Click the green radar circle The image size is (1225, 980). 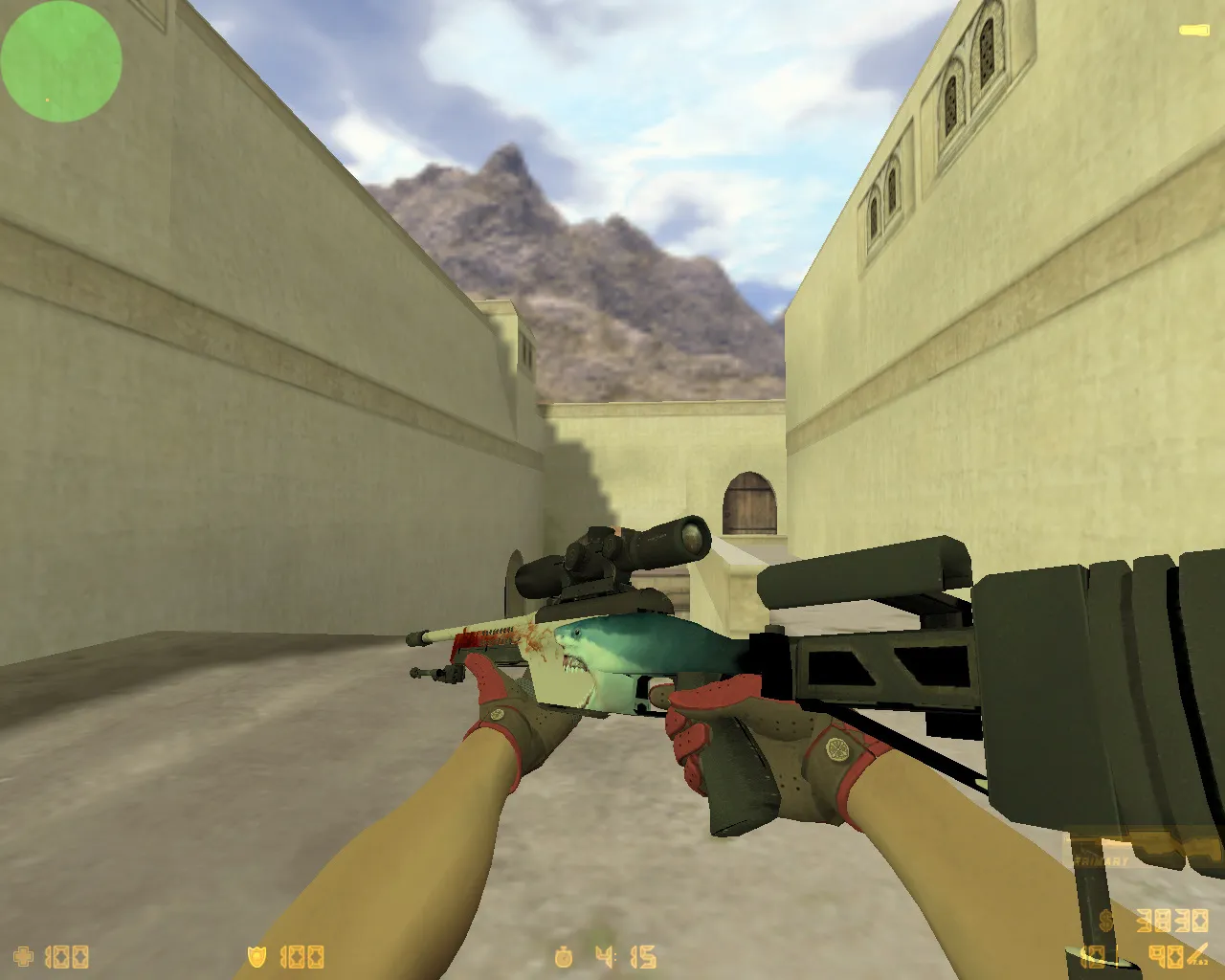[60, 61]
